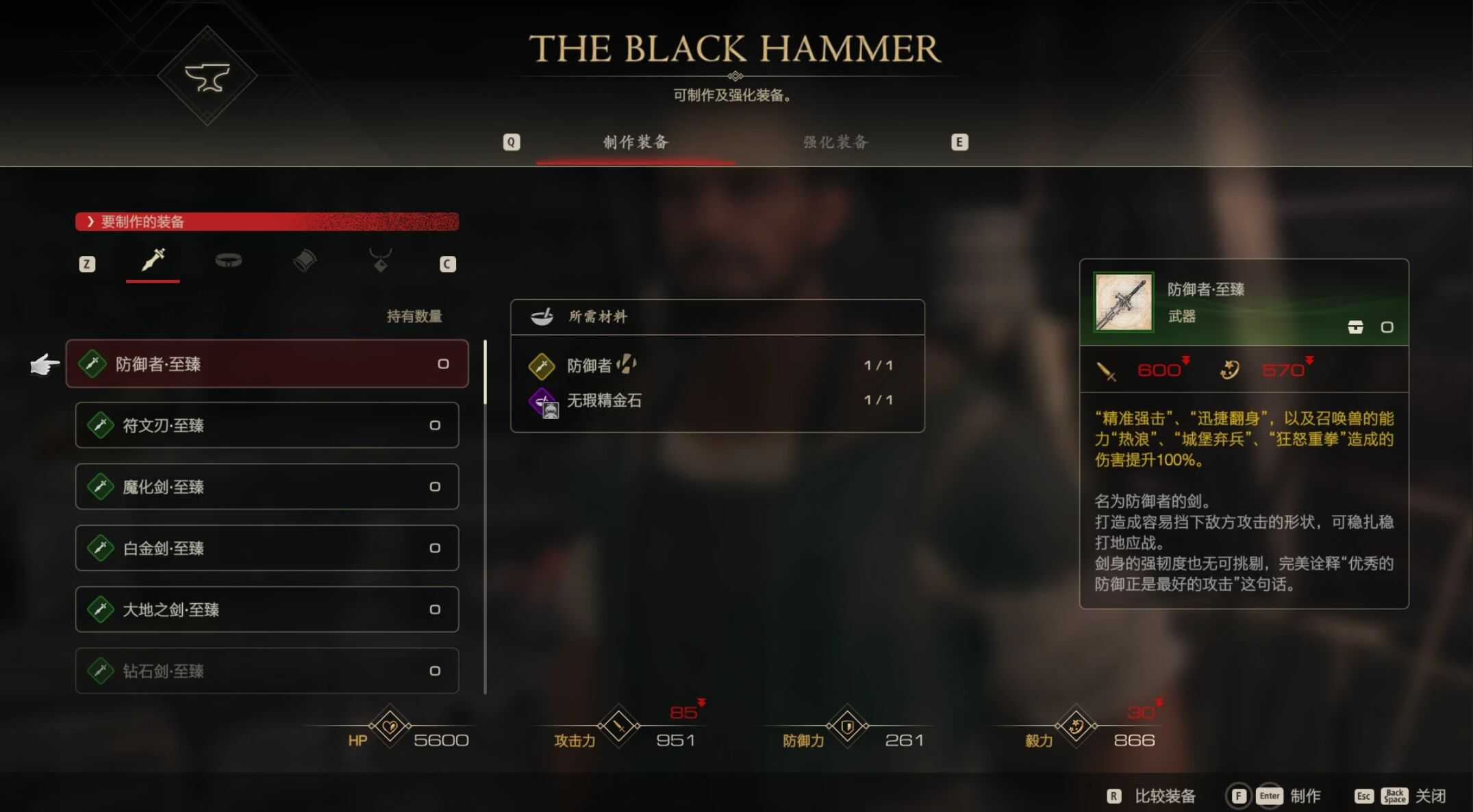This screenshot has width=1473, height=812.
Task: Close the menu via 关闭
Action: 1430,796
